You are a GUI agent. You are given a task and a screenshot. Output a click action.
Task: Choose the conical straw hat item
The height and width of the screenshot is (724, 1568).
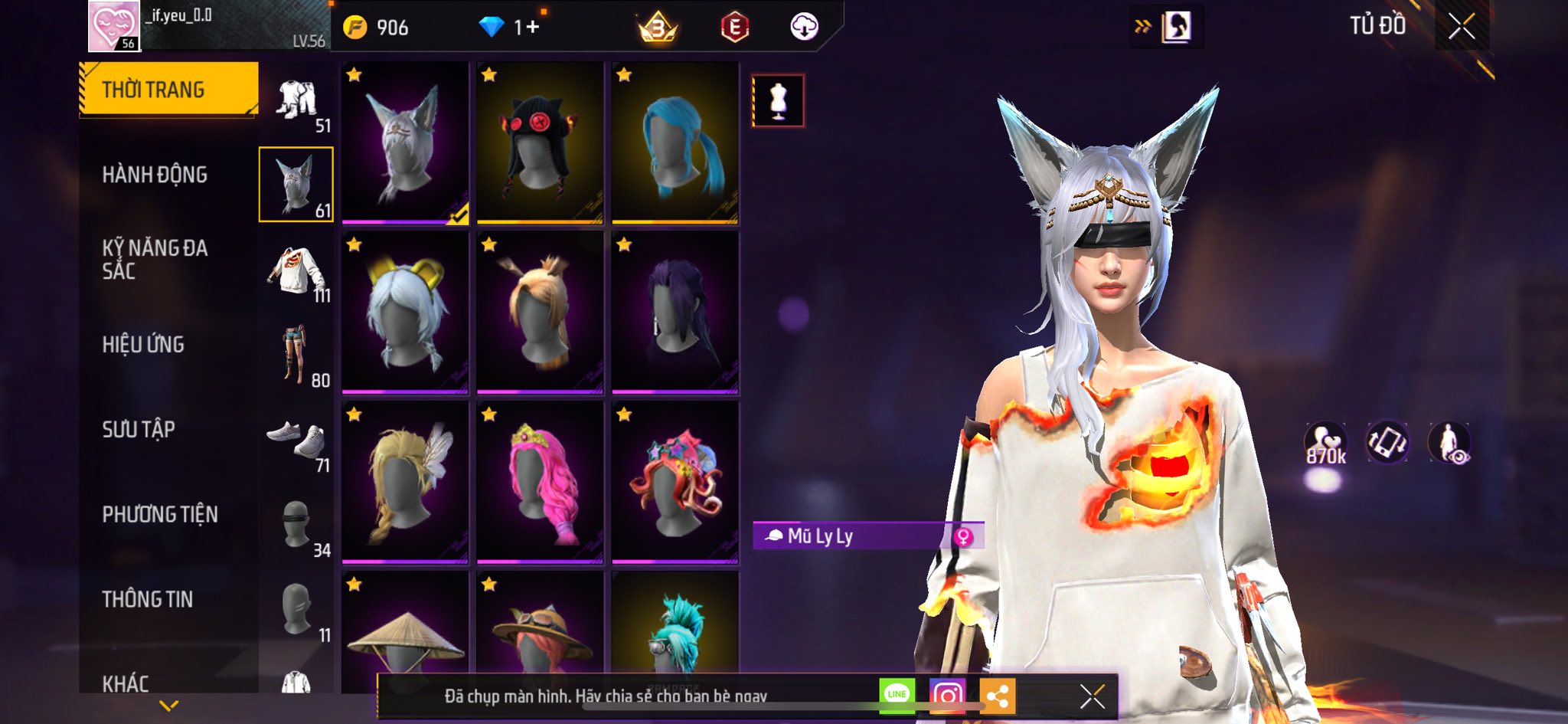(x=405, y=634)
